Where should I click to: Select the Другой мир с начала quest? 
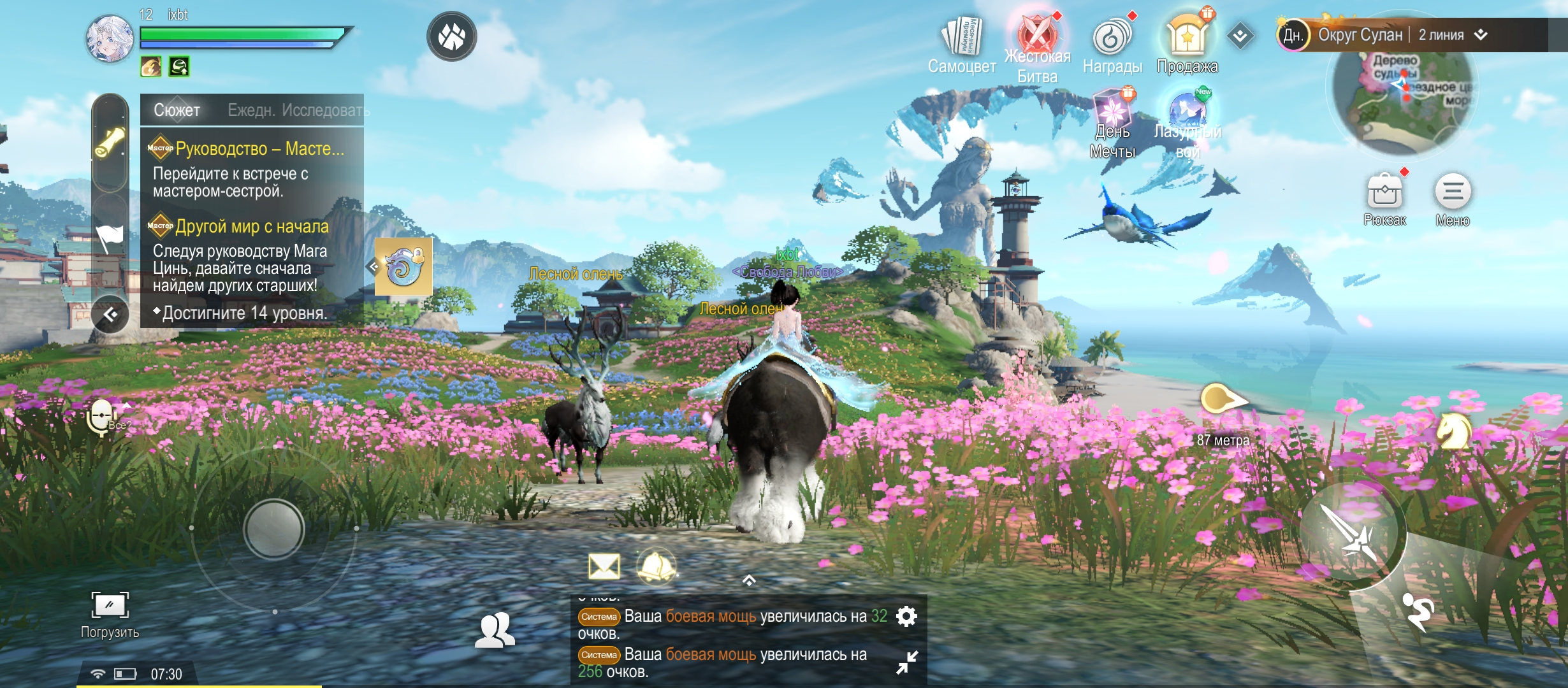point(252,255)
